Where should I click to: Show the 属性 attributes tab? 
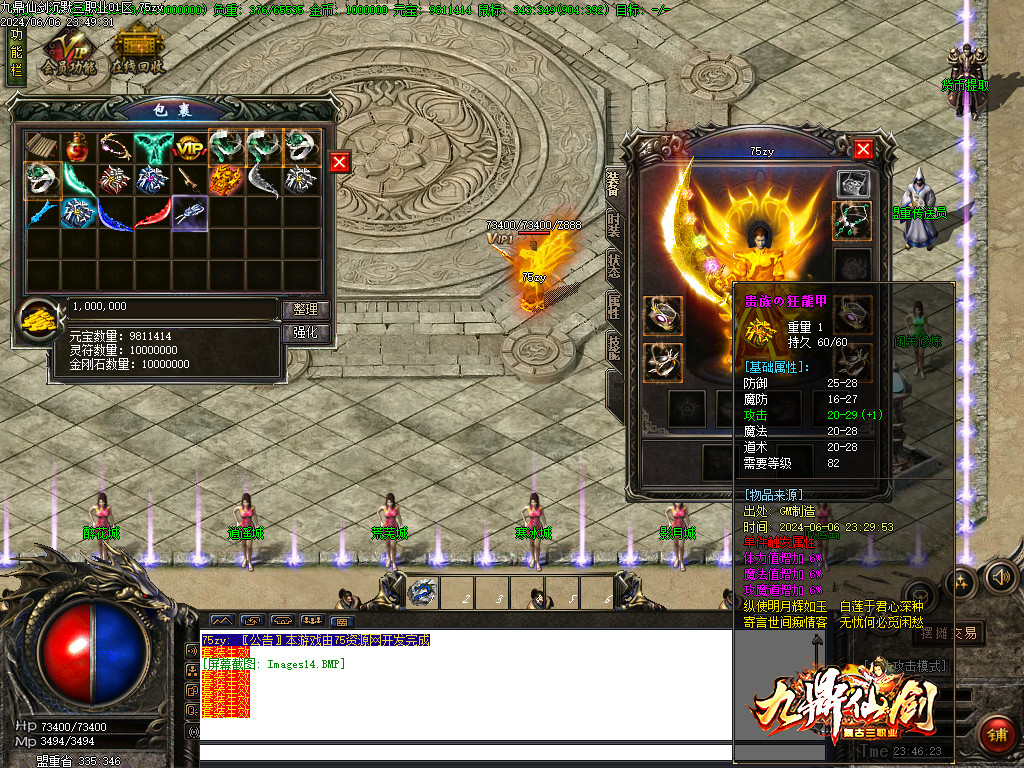pos(613,306)
